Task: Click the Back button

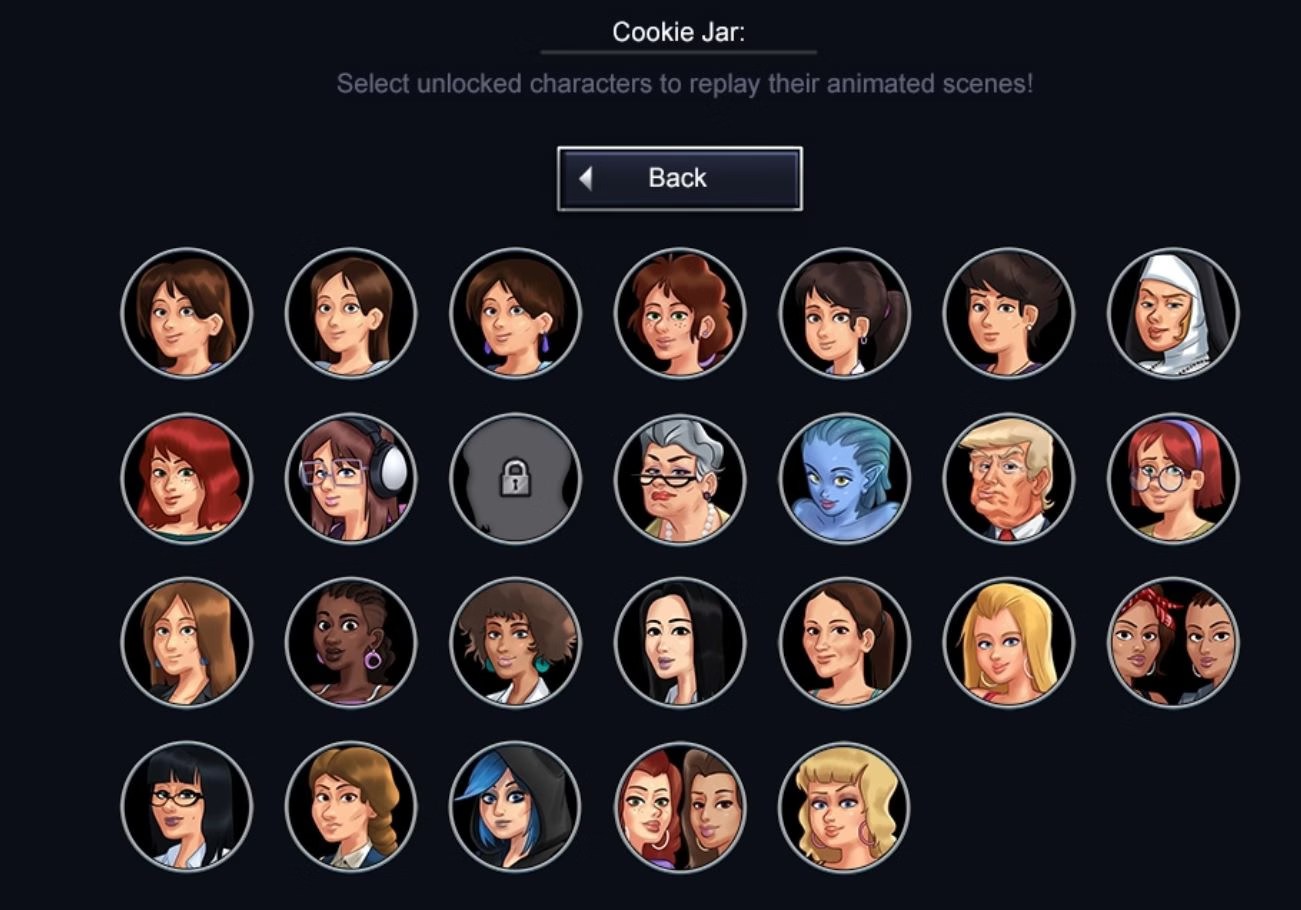Action: 679,179
